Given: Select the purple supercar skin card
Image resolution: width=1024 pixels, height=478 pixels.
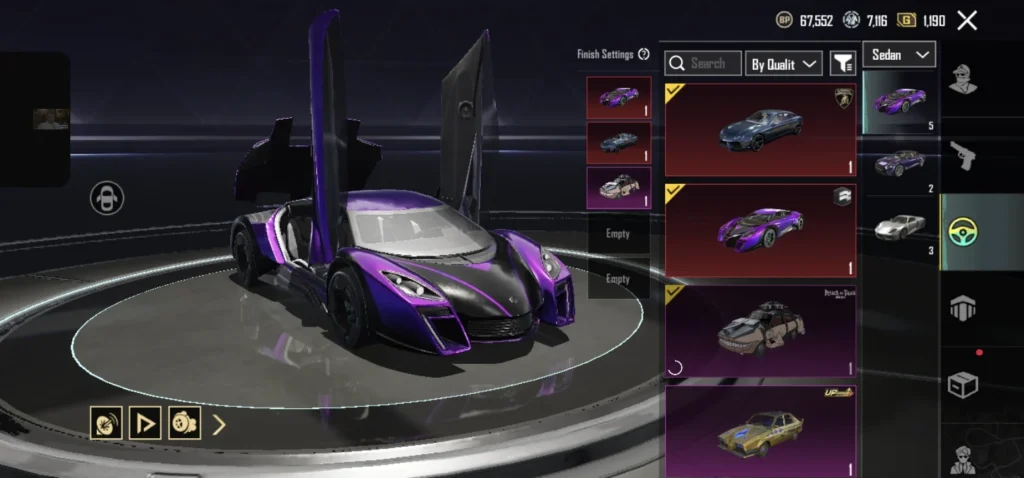Looking at the screenshot, I should 760,229.
